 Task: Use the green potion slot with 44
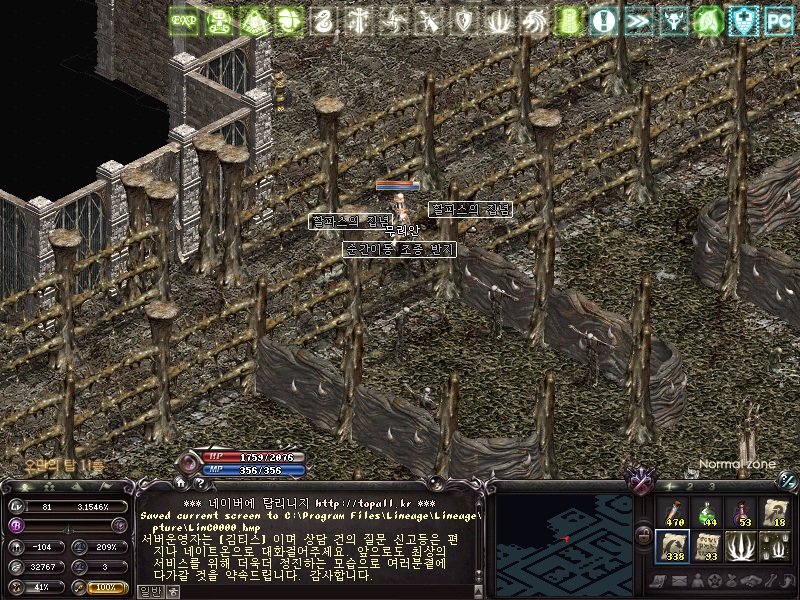707,514
